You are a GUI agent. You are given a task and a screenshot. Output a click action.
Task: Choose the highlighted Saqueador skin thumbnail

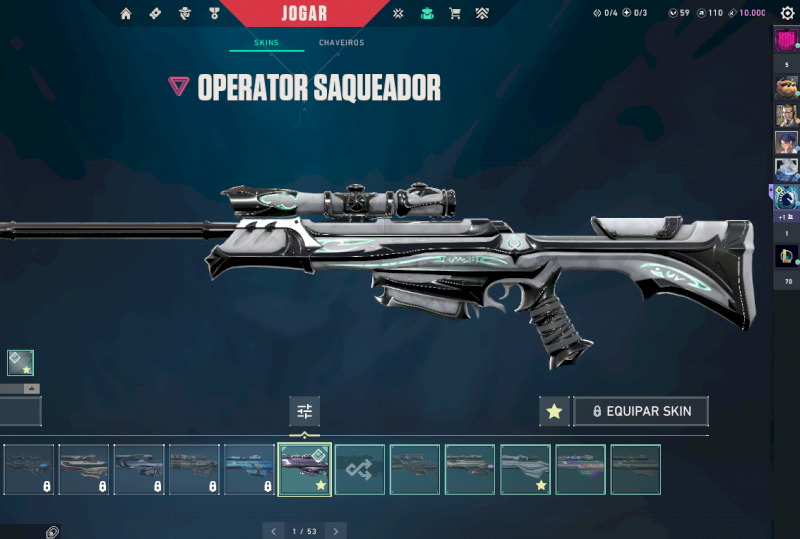click(304, 470)
